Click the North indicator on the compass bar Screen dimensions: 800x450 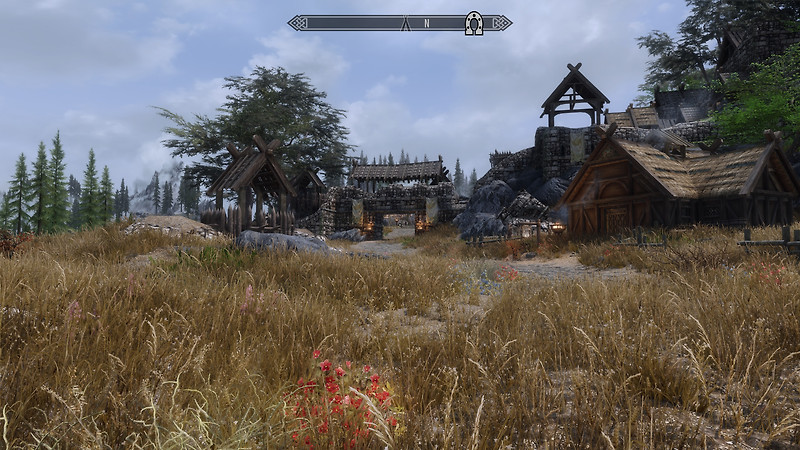(427, 23)
